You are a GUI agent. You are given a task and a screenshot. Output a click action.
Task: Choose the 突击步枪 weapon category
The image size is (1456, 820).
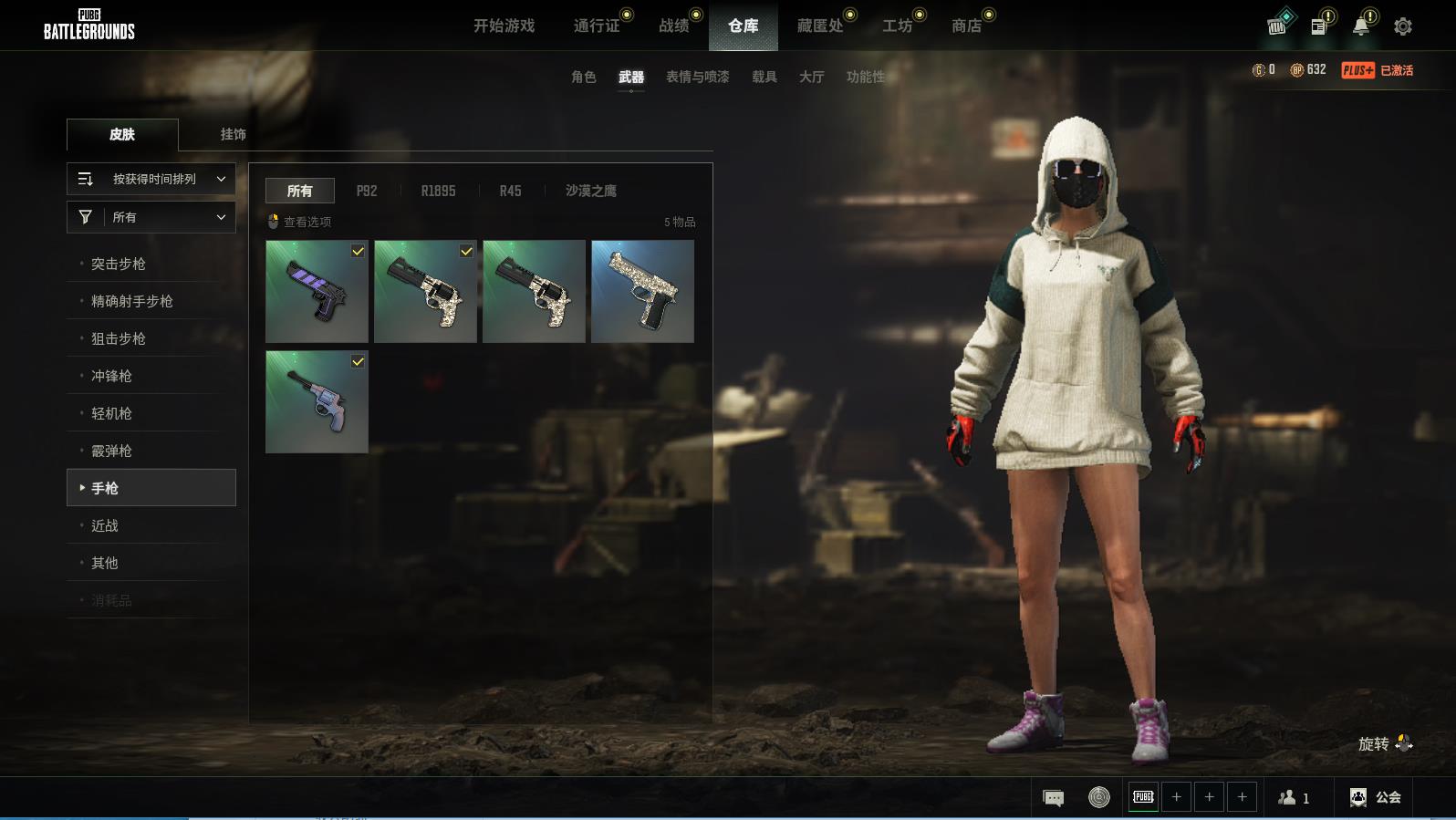(119, 264)
